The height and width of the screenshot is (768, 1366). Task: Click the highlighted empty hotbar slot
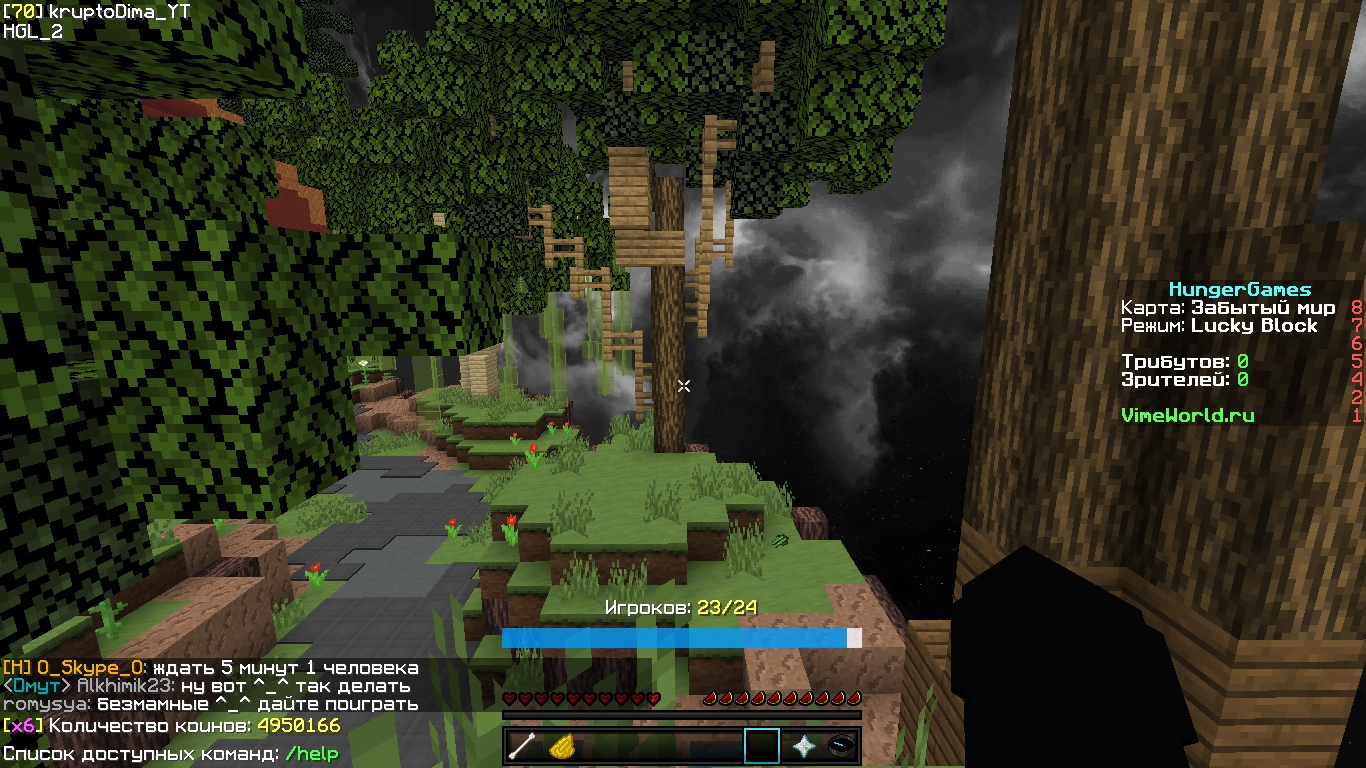click(762, 746)
